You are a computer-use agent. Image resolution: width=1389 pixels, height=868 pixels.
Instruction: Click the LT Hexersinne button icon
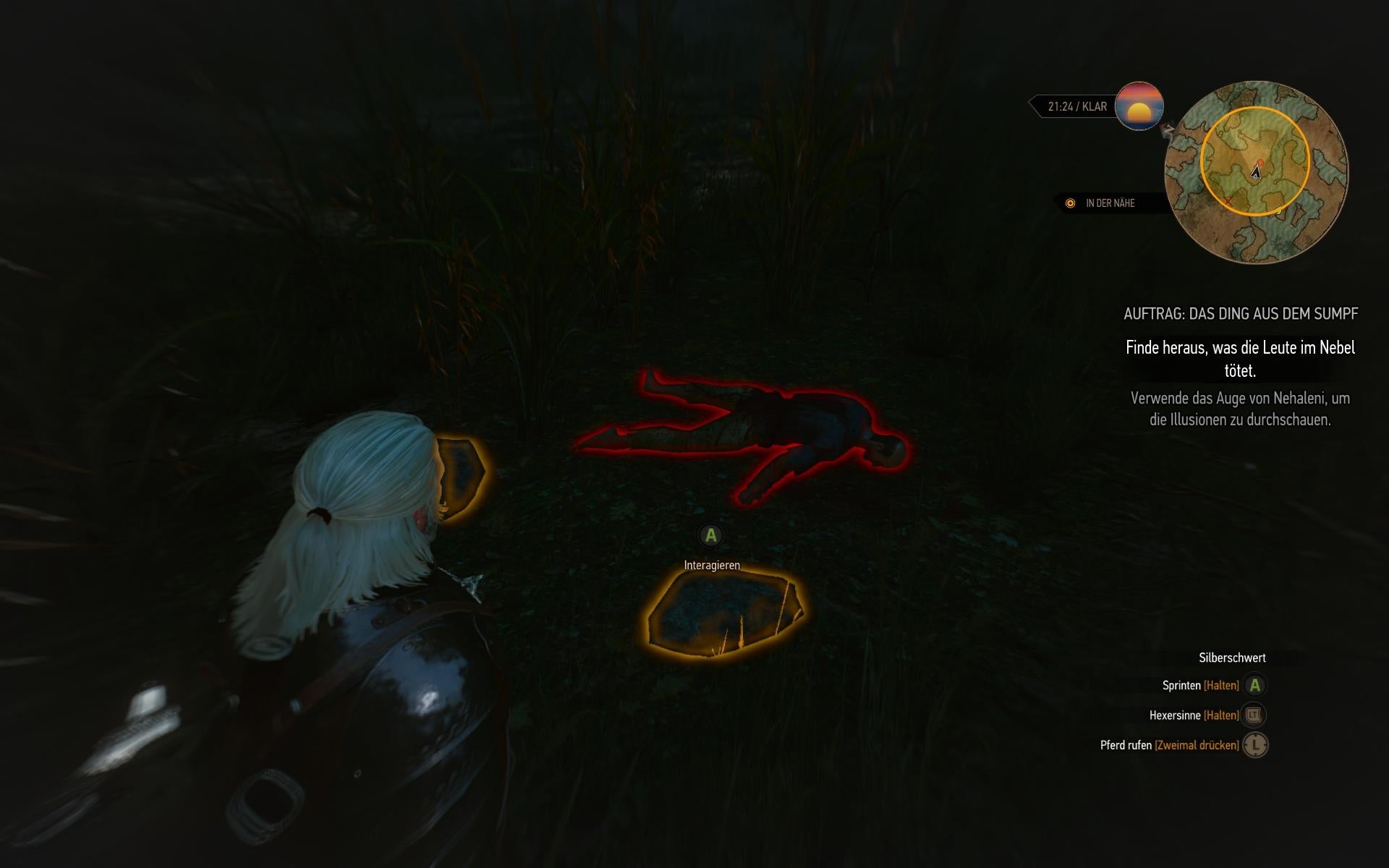pyautogui.click(x=1255, y=715)
